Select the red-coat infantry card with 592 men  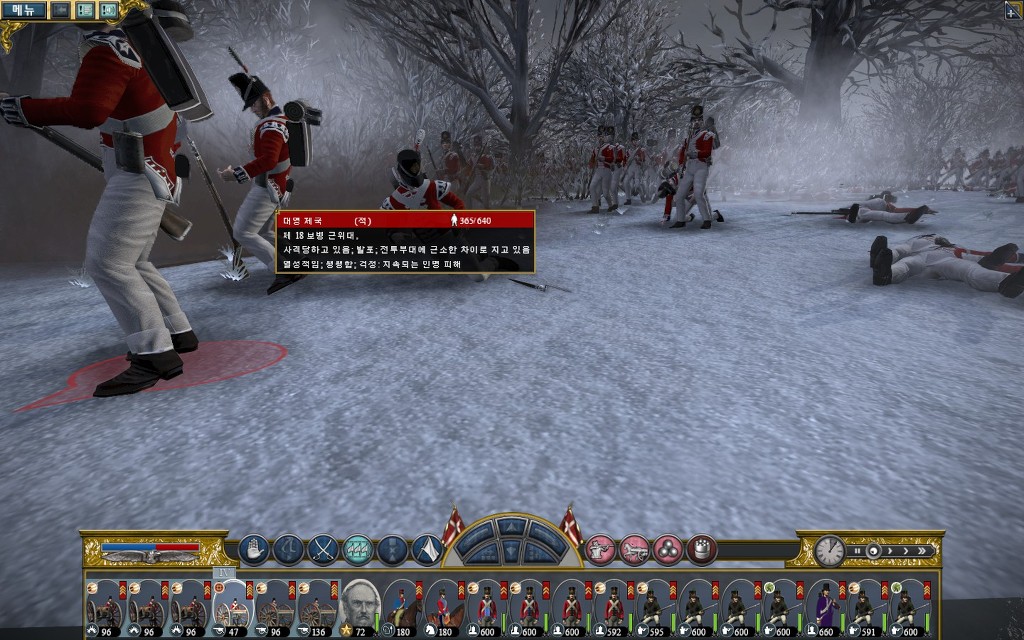point(612,605)
